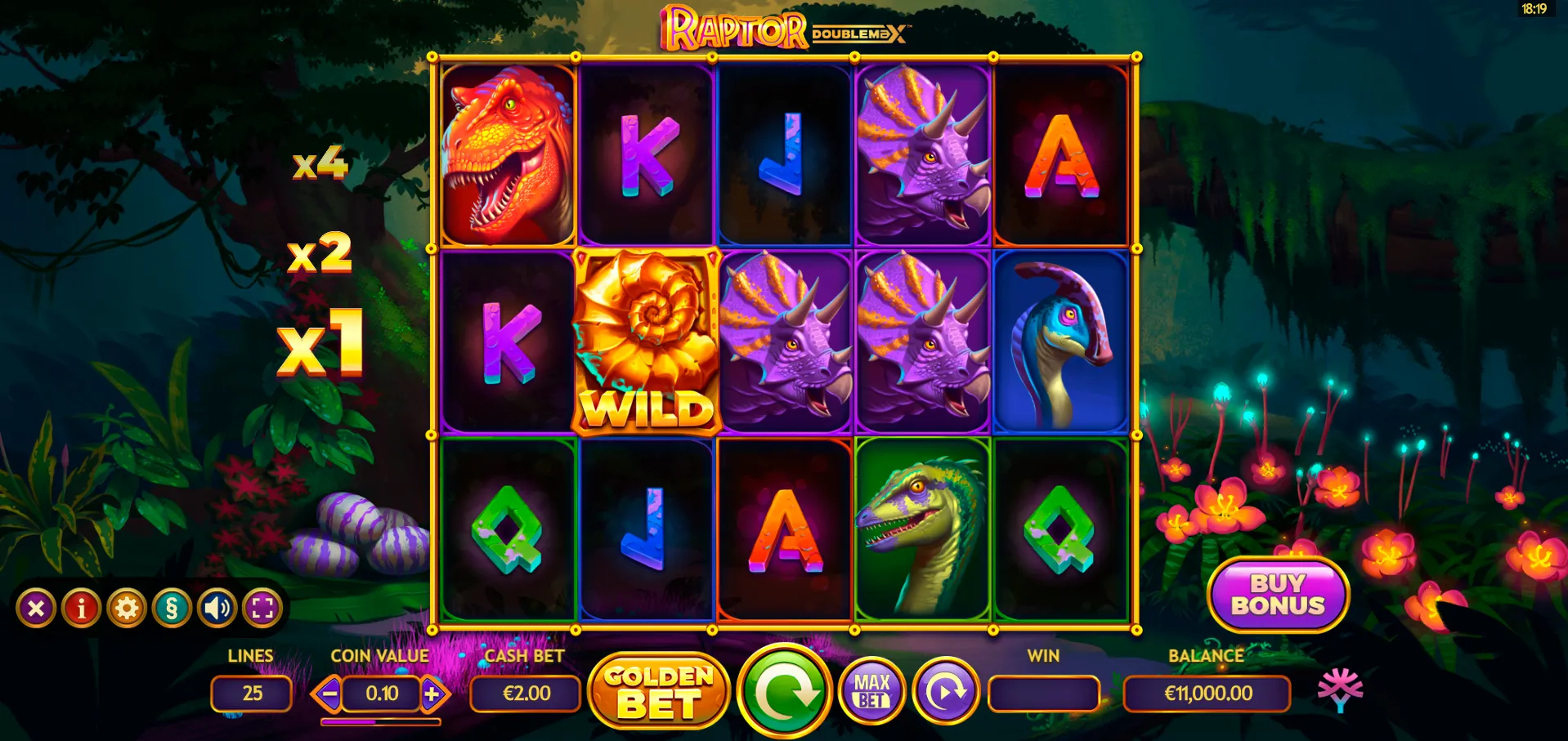Viewport: 1568px width, 741px height.
Task: Spin the reels with the green button
Action: 784,692
